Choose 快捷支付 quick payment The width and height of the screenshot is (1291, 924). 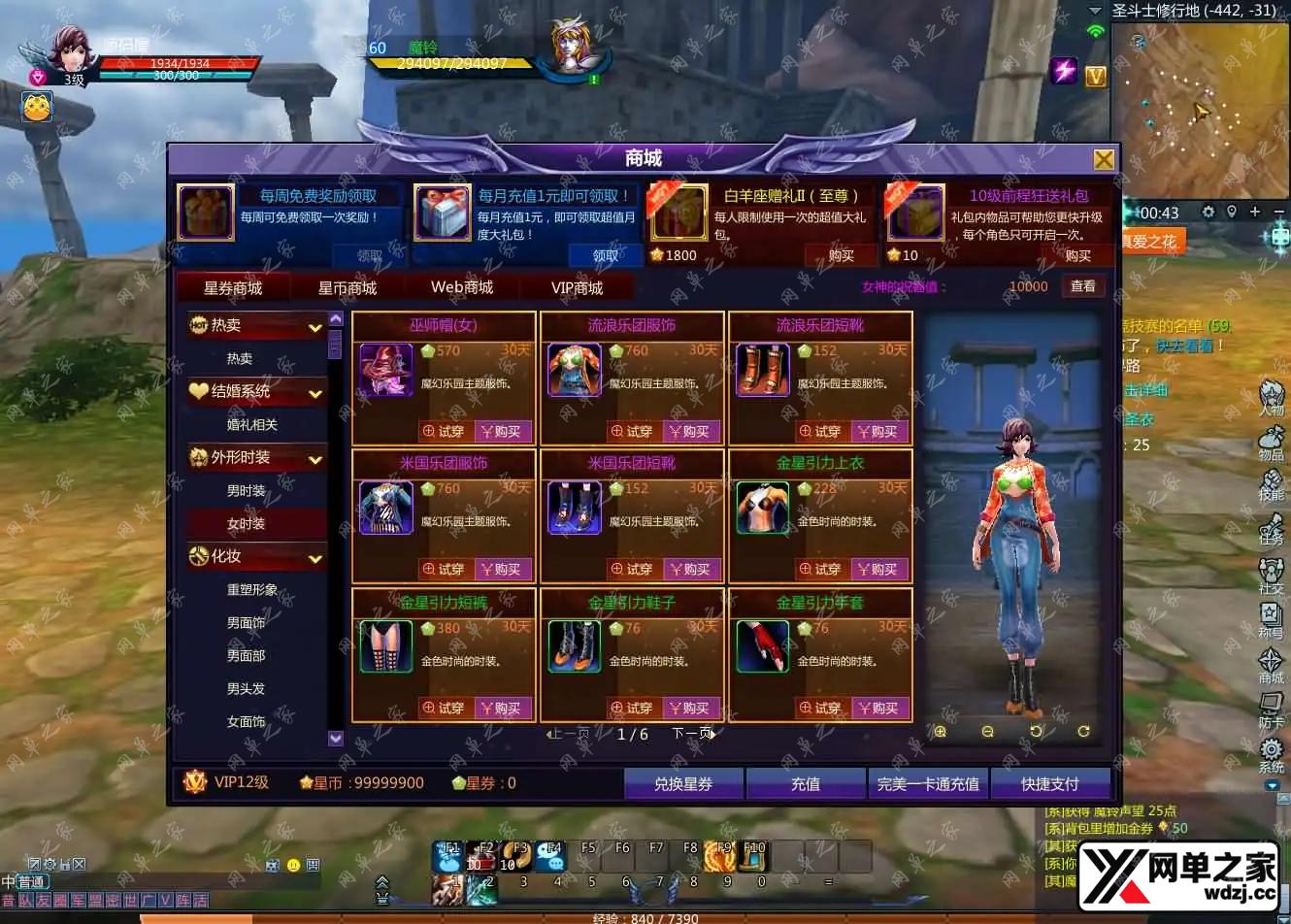(1049, 784)
